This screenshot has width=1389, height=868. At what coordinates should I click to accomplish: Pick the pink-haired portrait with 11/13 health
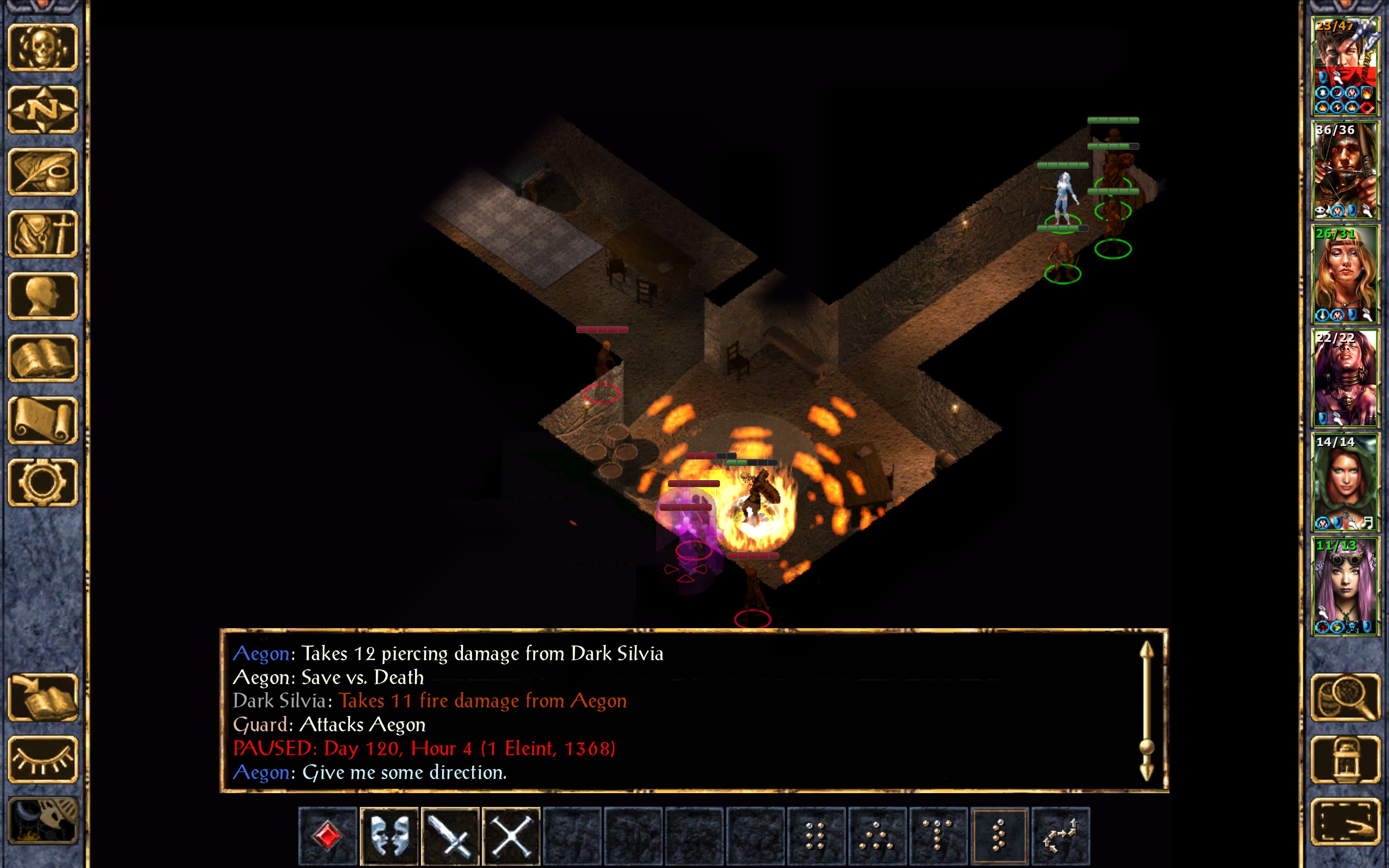(x=1345, y=586)
